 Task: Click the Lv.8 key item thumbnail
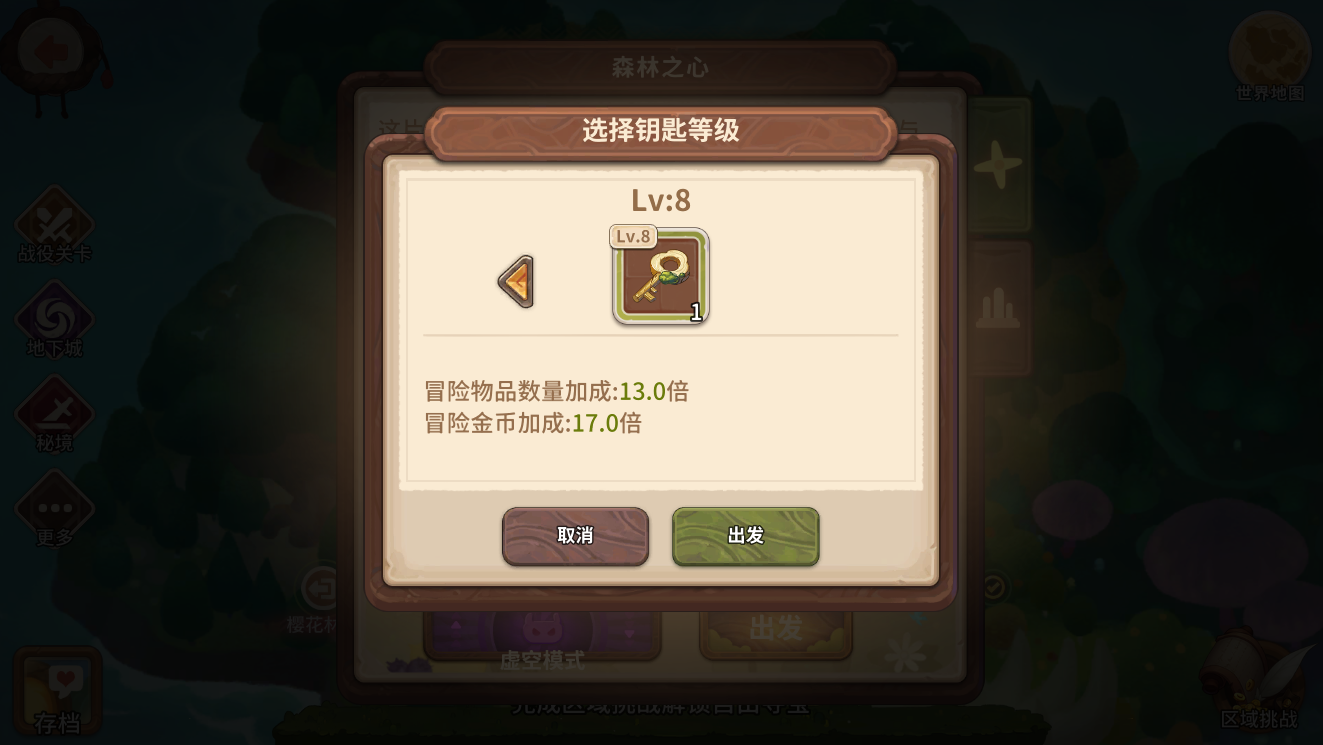pos(660,277)
